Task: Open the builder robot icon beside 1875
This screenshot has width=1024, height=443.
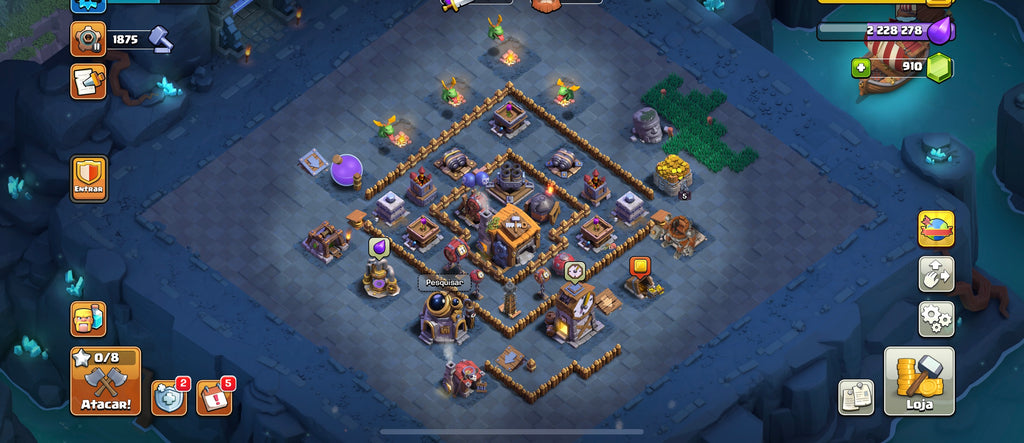Action: pos(88,39)
